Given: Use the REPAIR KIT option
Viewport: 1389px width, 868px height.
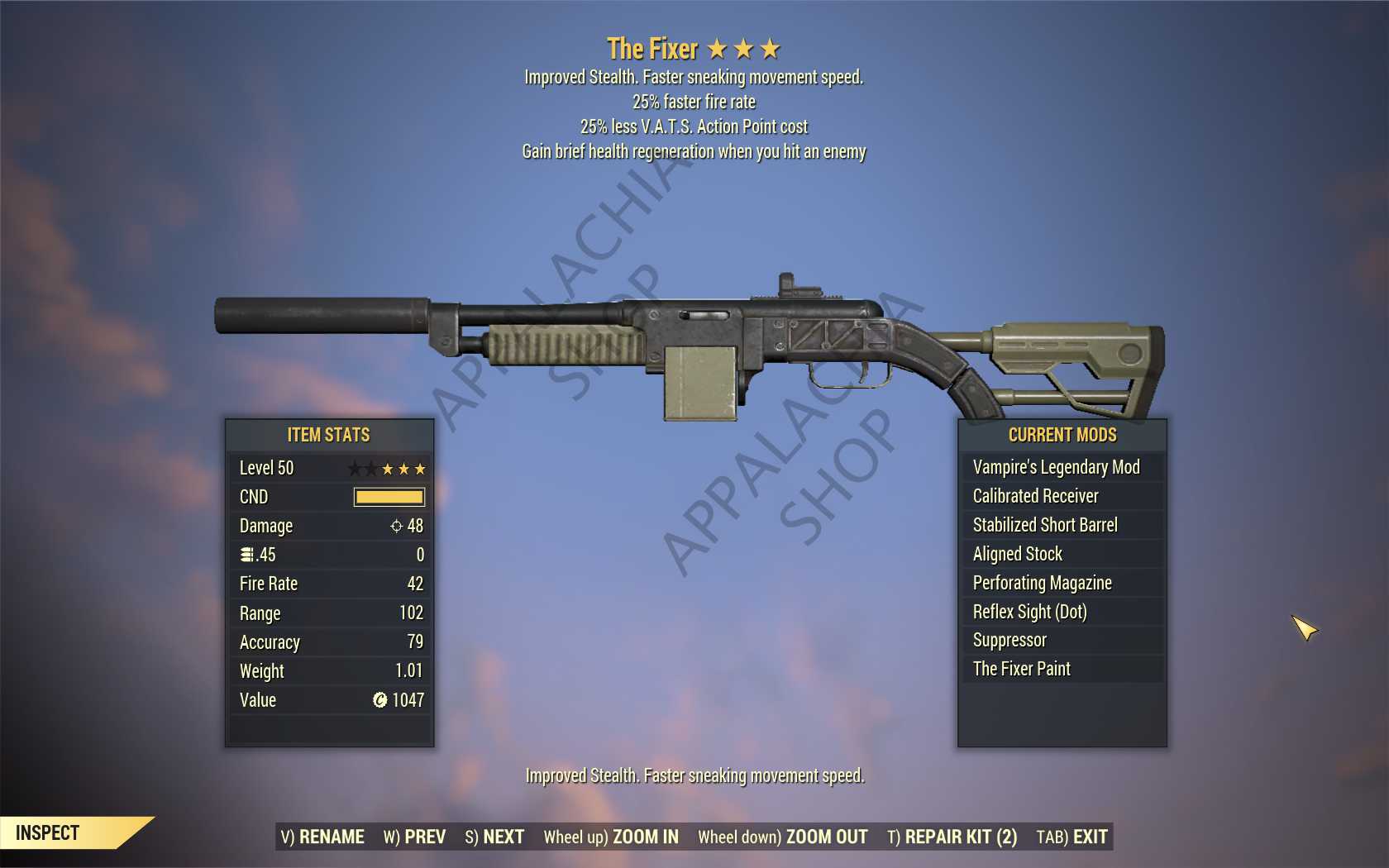Looking at the screenshot, I should [952, 837].
